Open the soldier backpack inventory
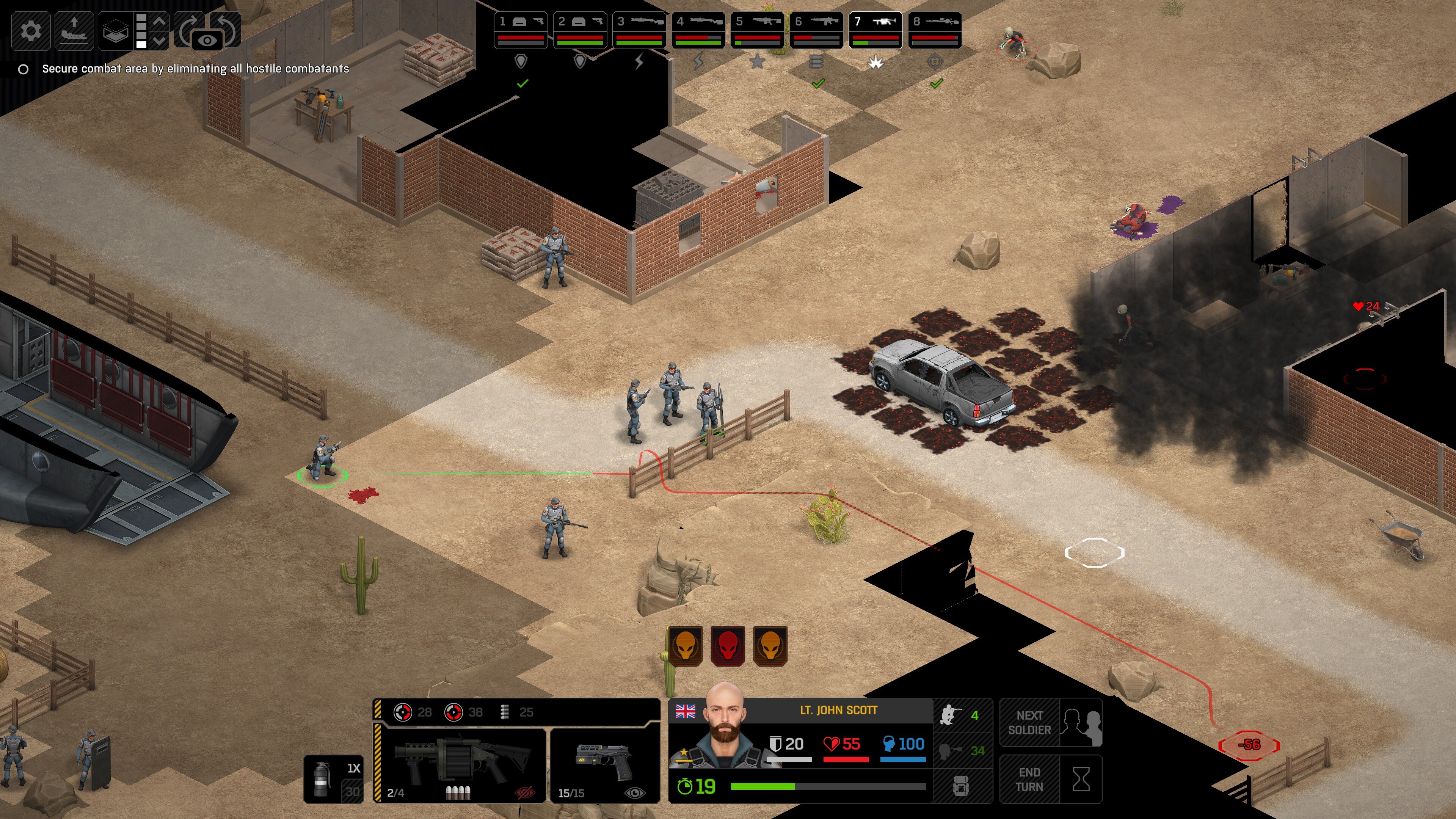 pos(962,786)
